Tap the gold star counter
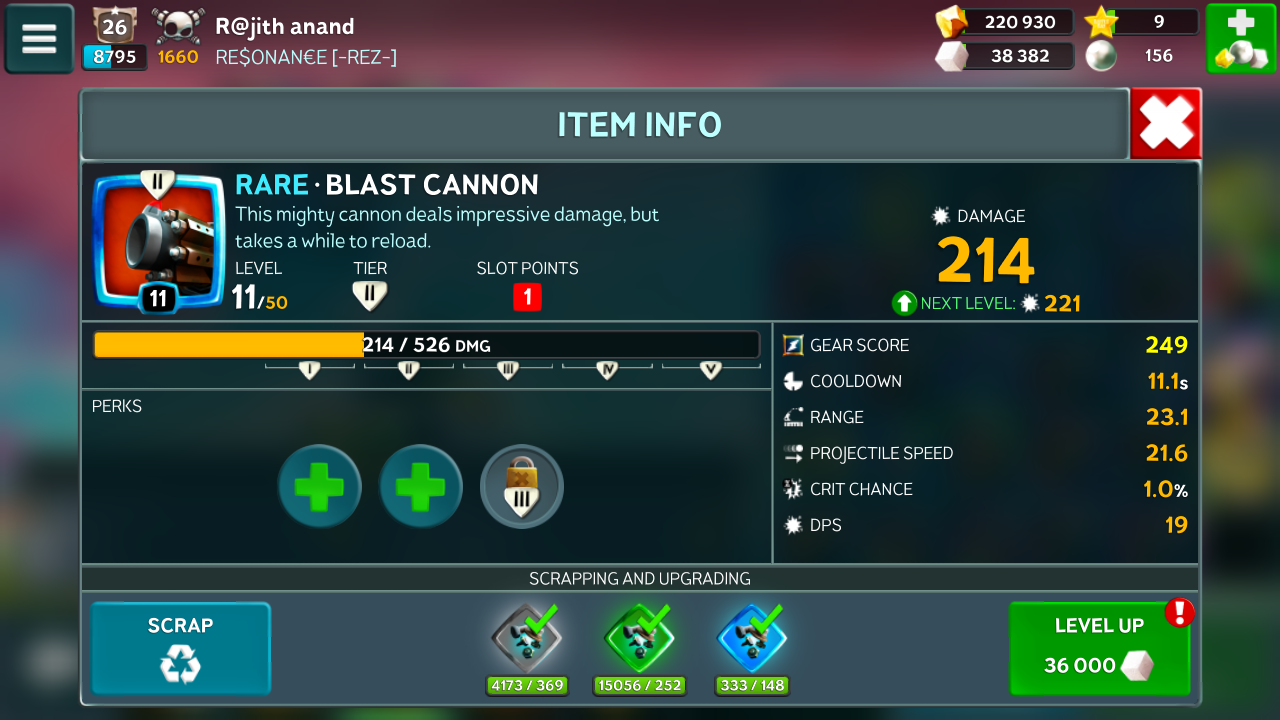 tap(1142, 22)
